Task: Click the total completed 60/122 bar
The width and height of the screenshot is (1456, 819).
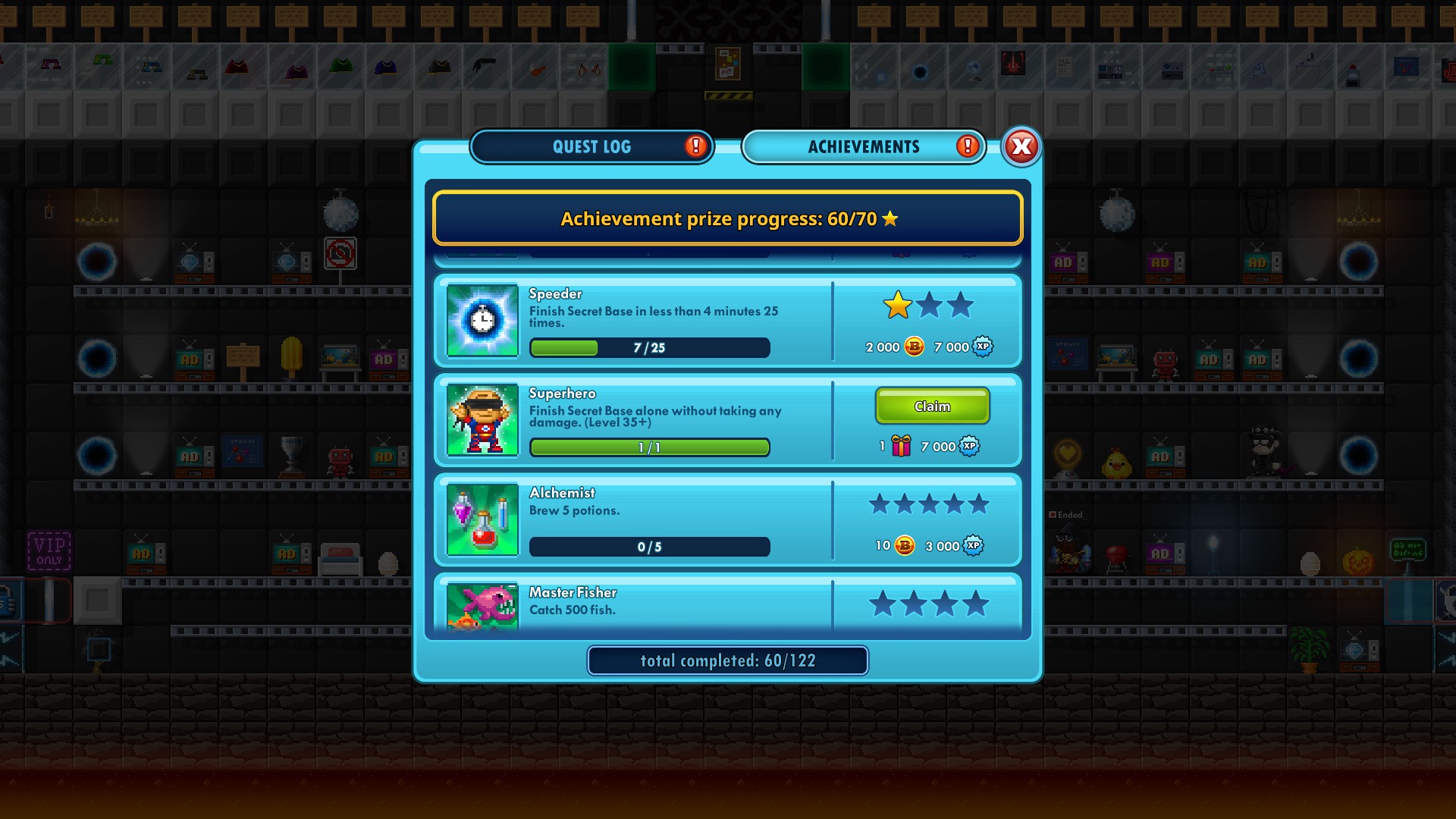Action: tap(727, 660)
